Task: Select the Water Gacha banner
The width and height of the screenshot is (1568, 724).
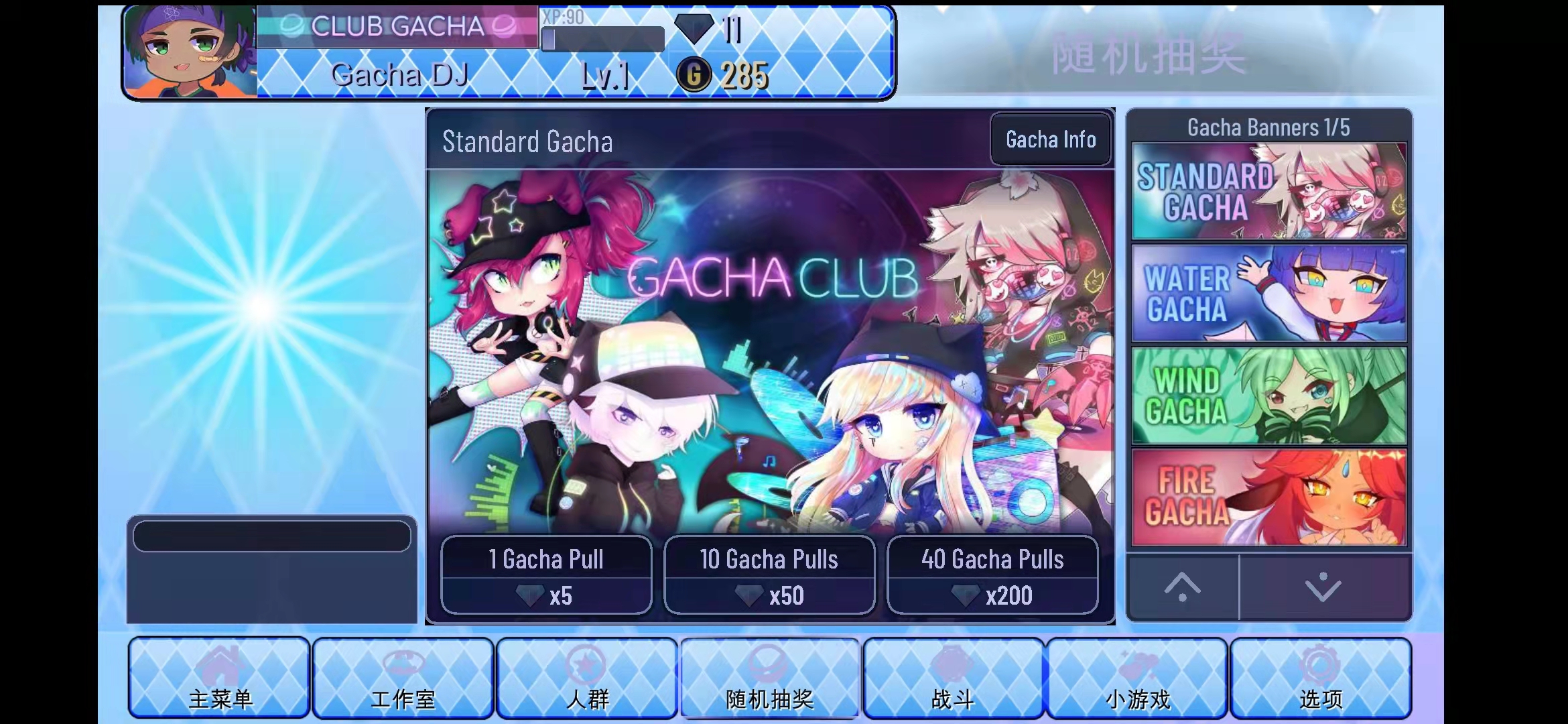Action: tap(1268, 294)
